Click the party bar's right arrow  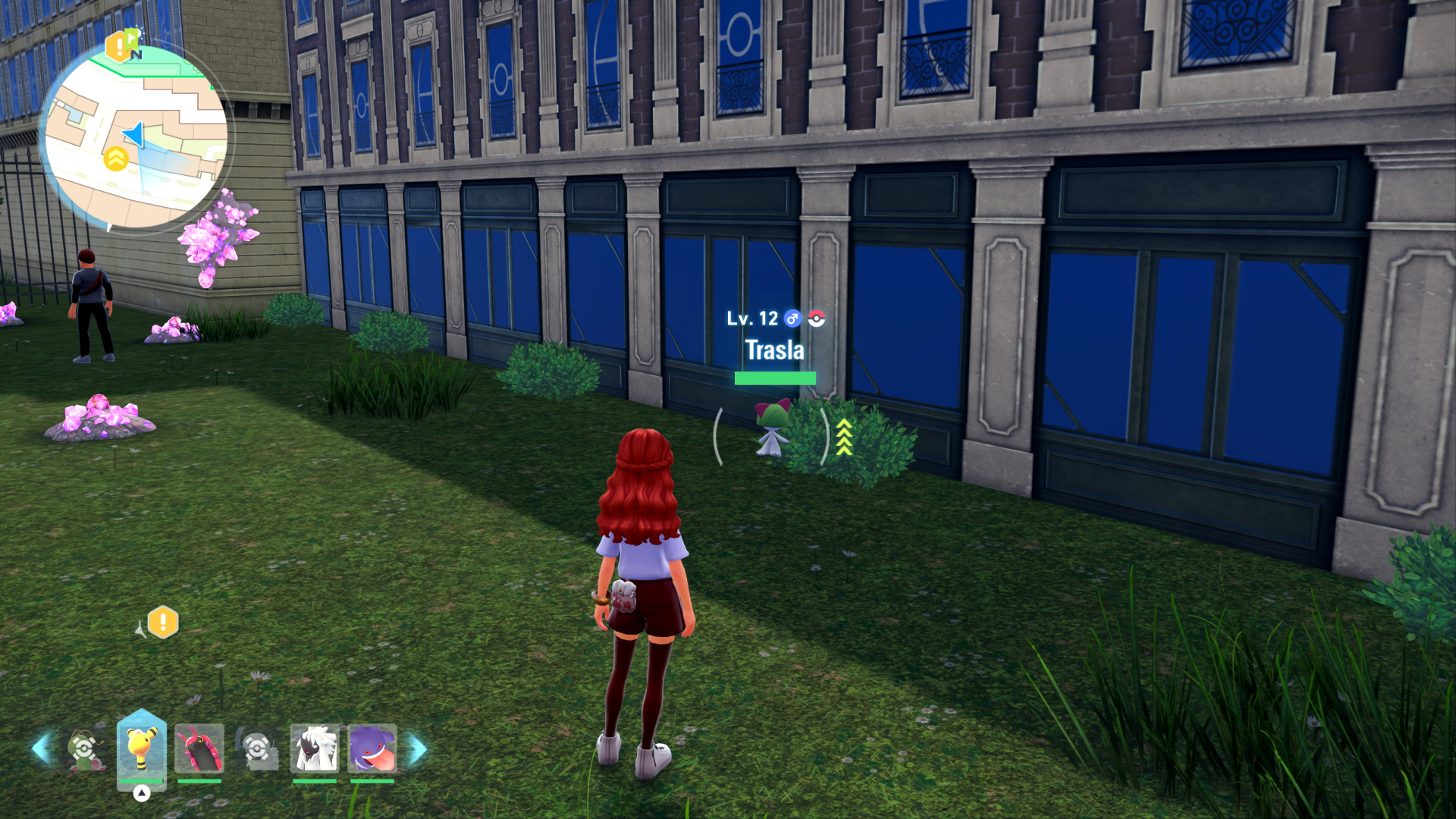418,748
